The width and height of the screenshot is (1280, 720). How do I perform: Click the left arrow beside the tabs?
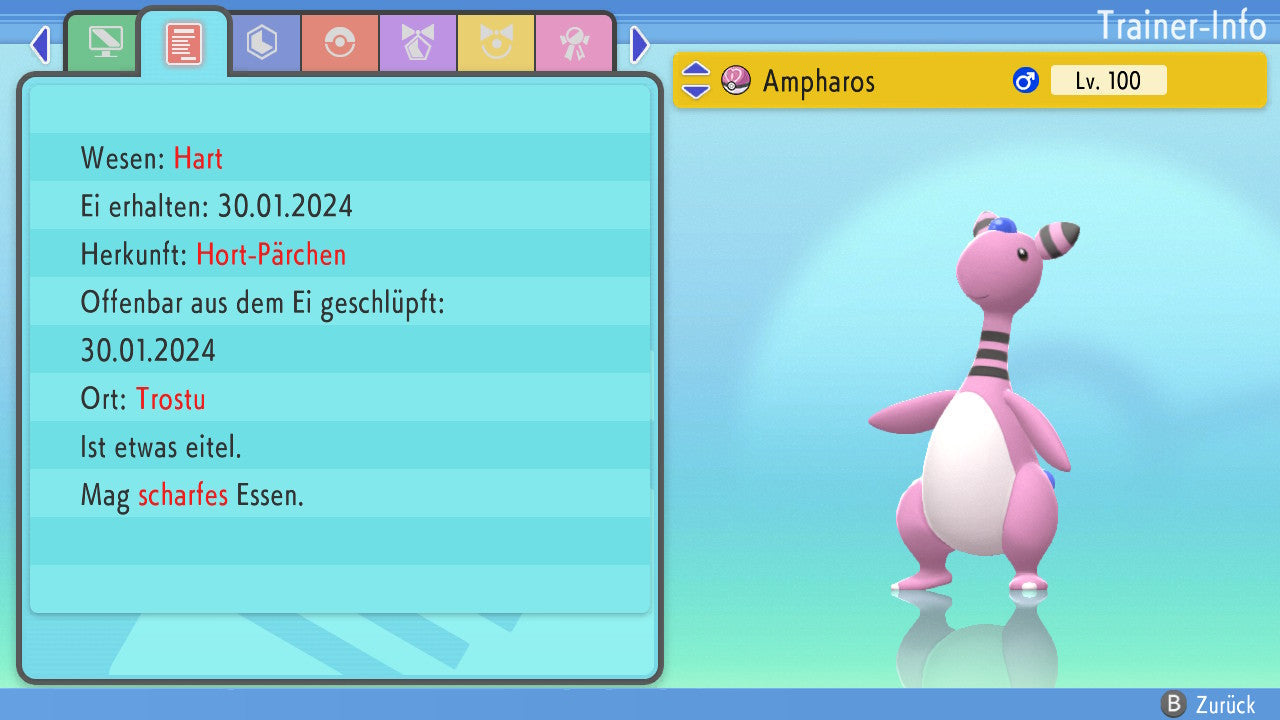coord(40,44)
